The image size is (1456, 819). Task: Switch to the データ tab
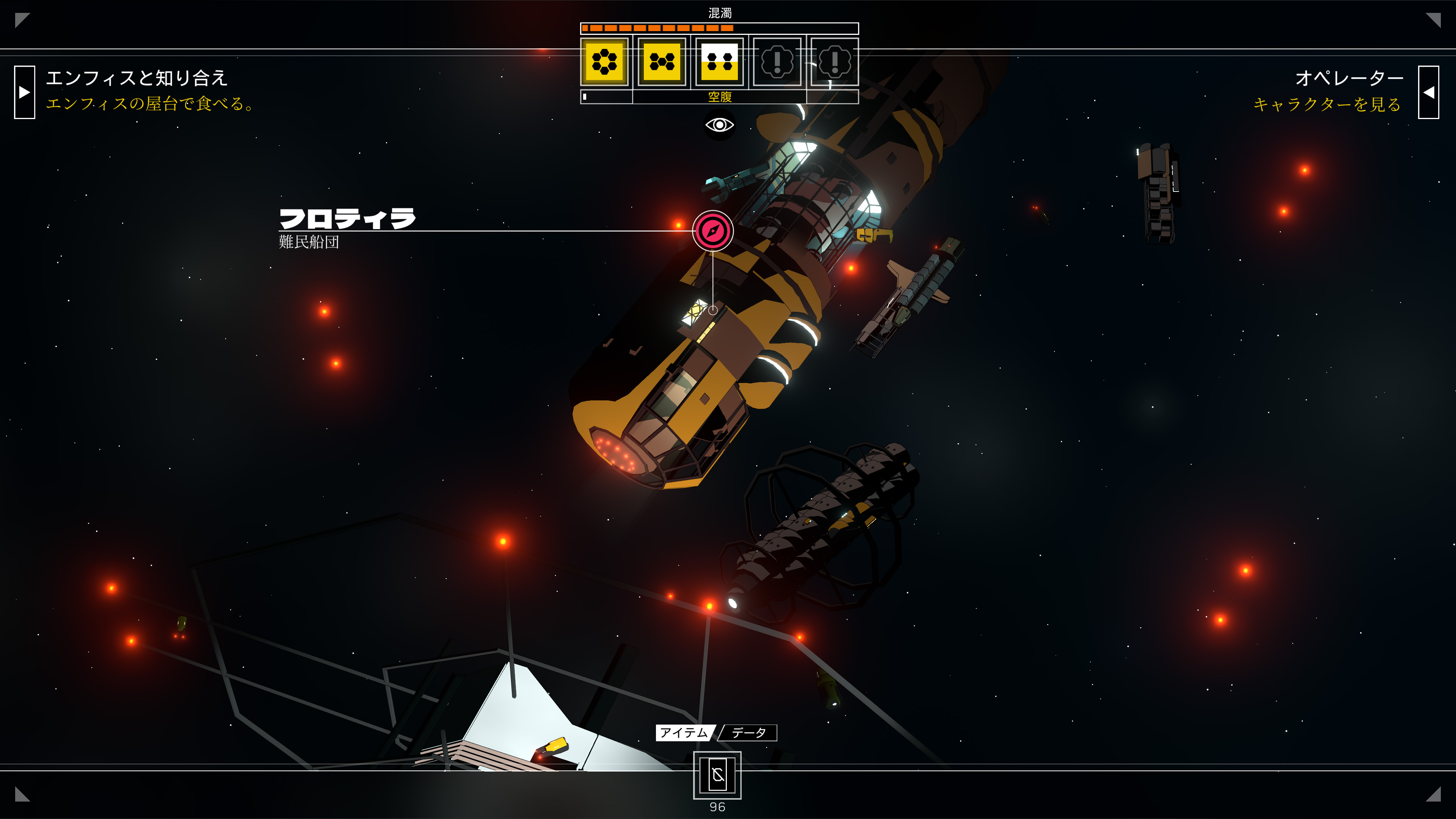pyautogui.click(x=748, y=733)
